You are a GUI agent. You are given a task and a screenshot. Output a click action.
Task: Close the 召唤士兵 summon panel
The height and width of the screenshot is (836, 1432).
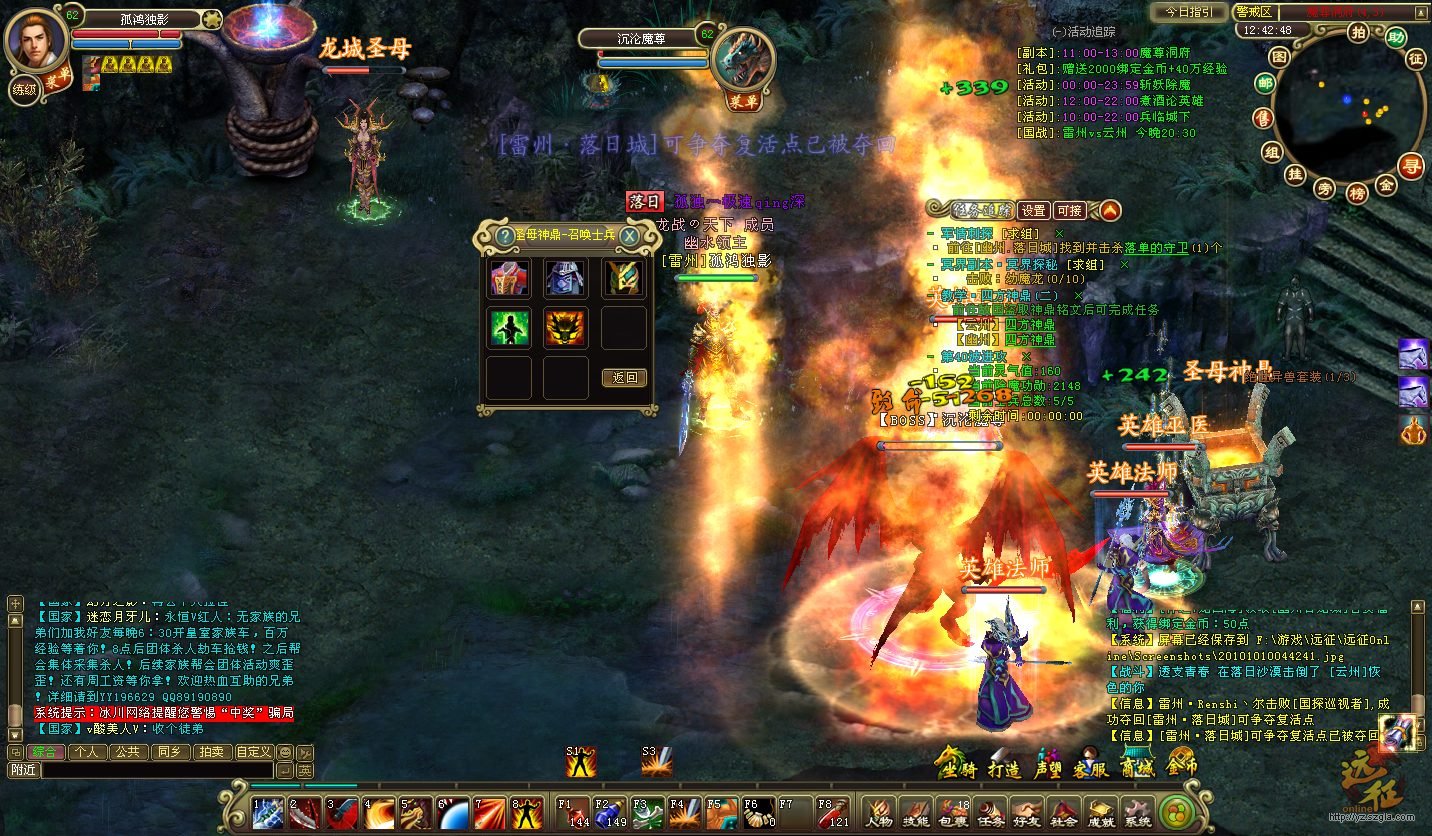[629, 236]
